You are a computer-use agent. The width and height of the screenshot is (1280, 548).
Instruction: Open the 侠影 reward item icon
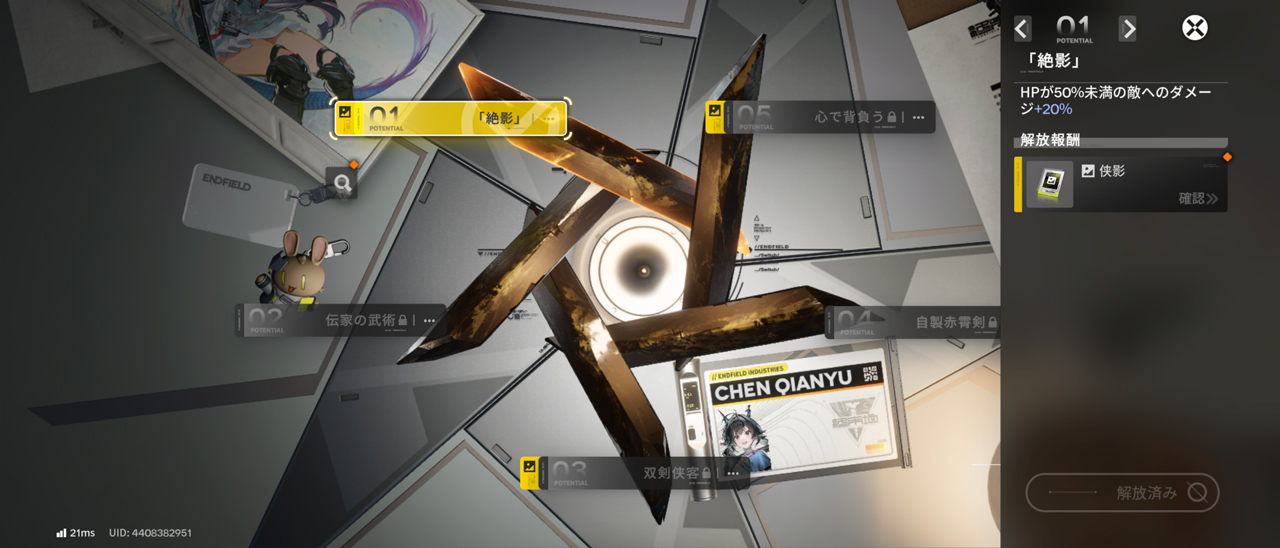pyautogui.click(x=1049, y=184)
